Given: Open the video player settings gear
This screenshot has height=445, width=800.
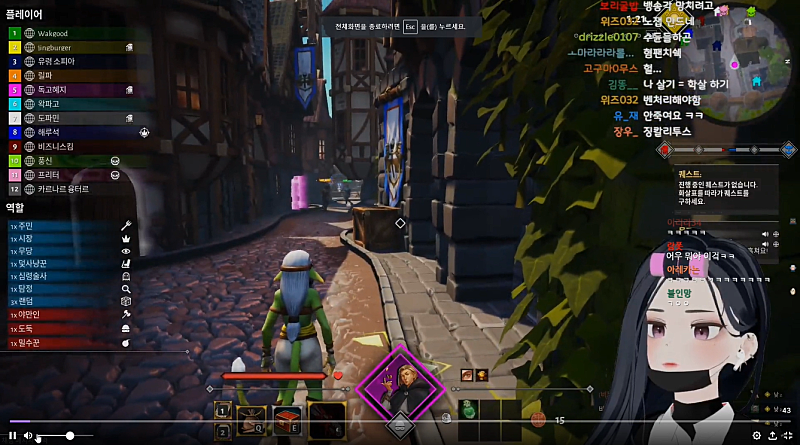Looking at the screenshot, I should [756, 436].
